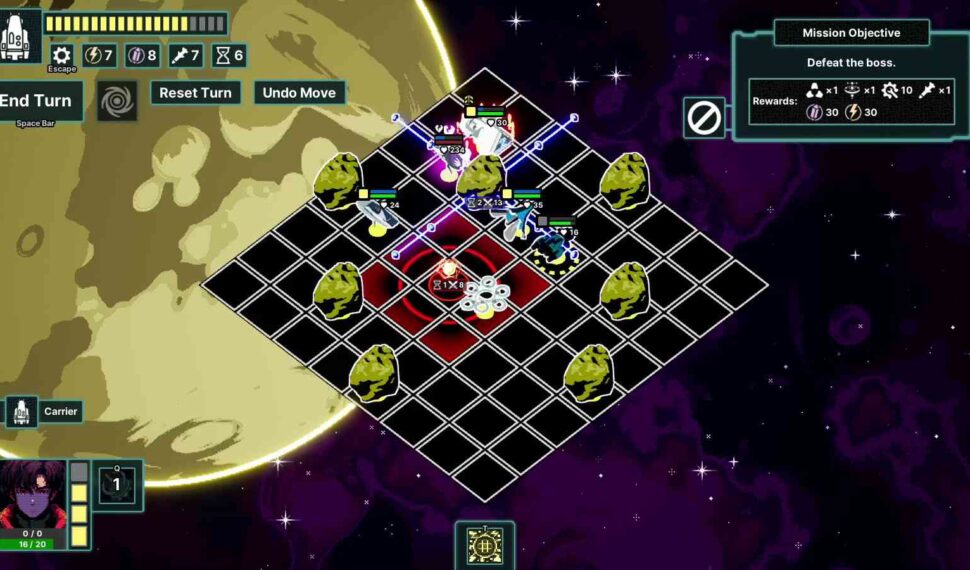970x570 pixels.
Task: Activate the swirling vortex ability icon
Action: pyautogui.click(x=117, y=101)
